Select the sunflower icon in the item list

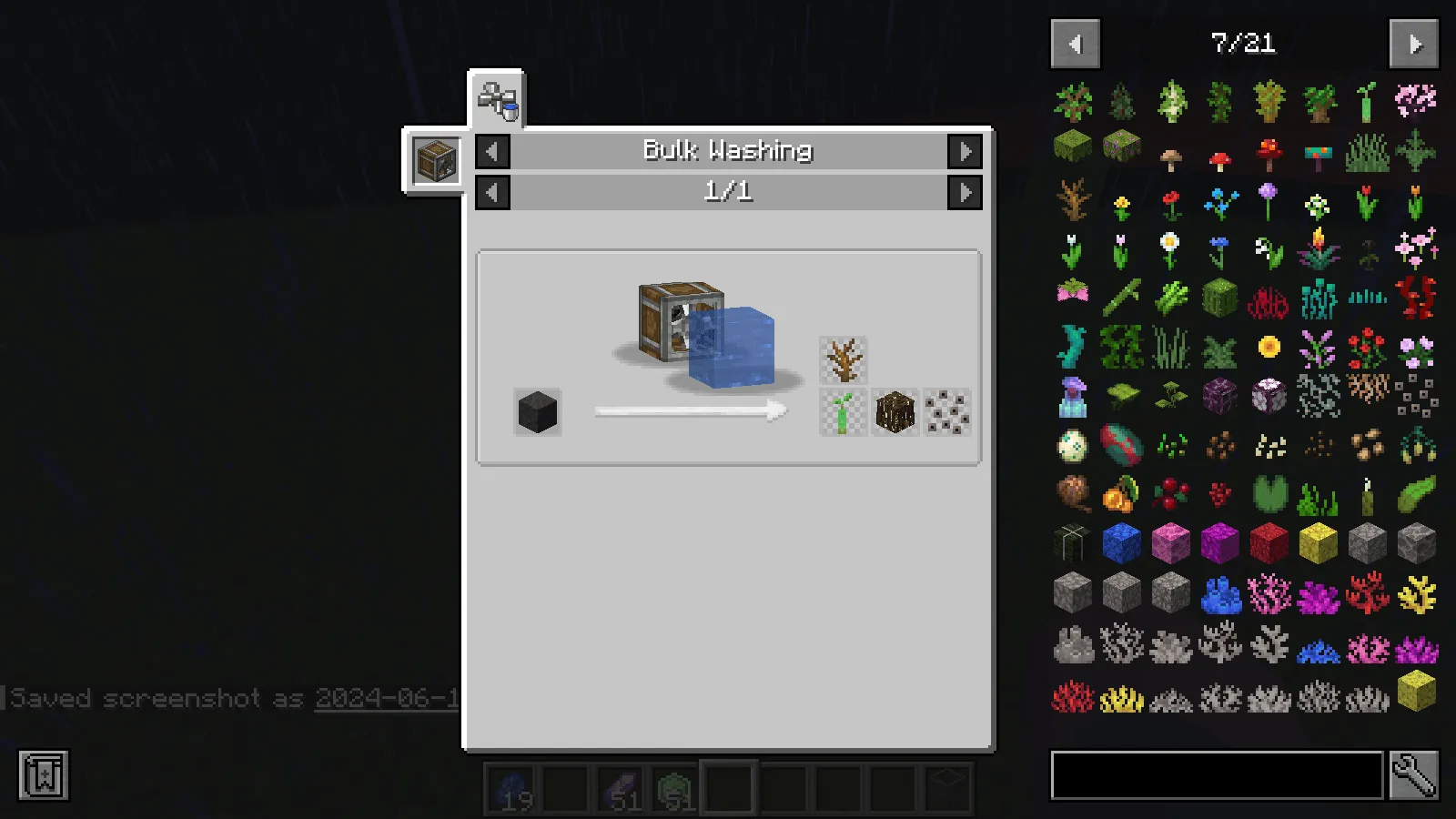[x=1269, y=348]
